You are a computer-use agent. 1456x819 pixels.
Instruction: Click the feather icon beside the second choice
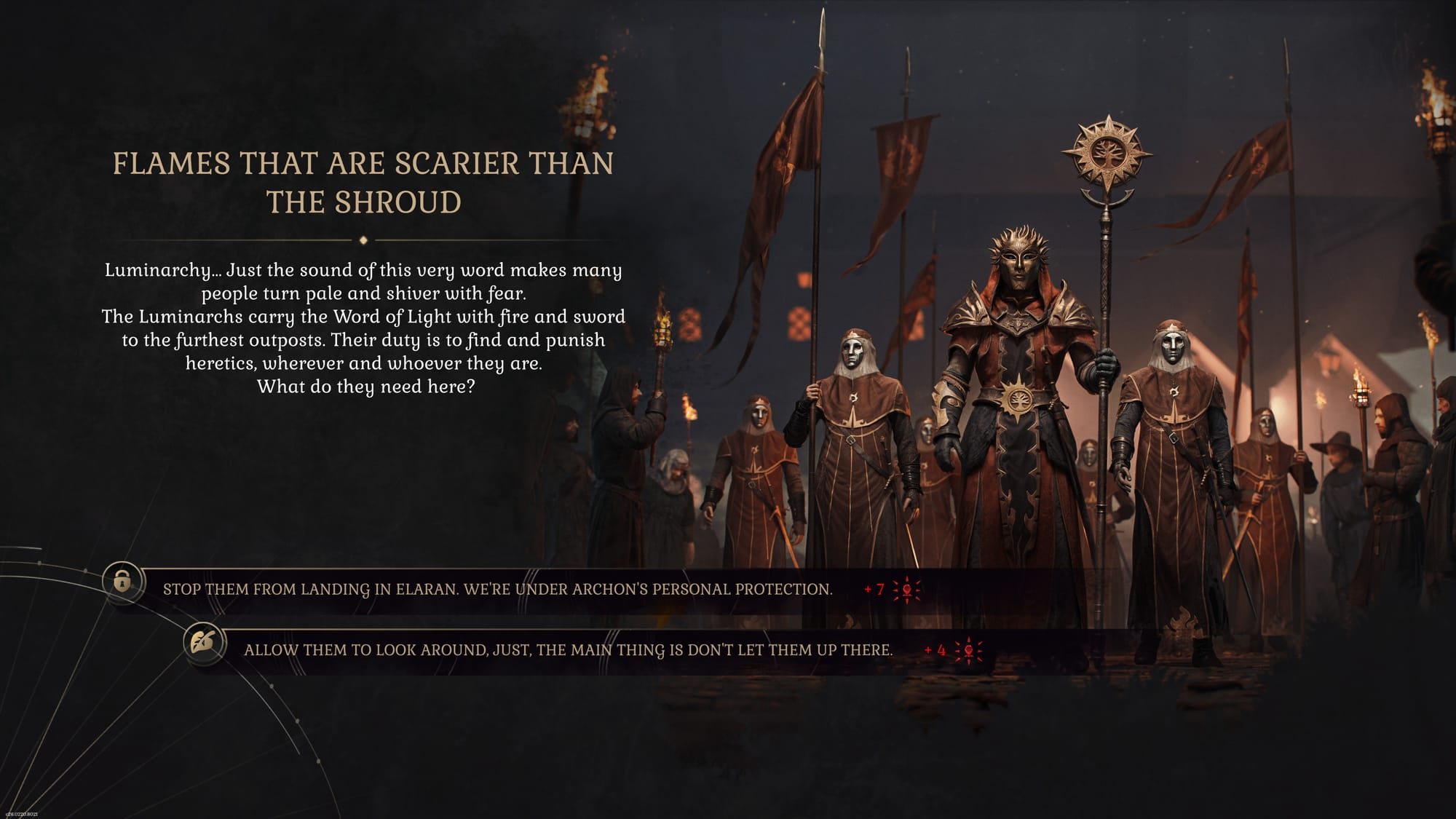[x=203, y=642]
